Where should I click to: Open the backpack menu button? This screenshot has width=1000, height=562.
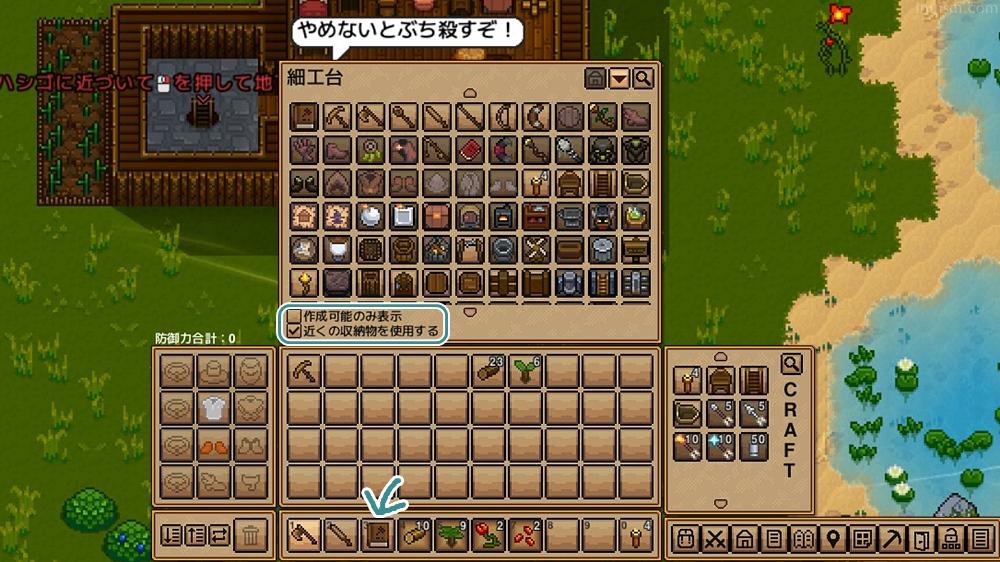point(686,538)
